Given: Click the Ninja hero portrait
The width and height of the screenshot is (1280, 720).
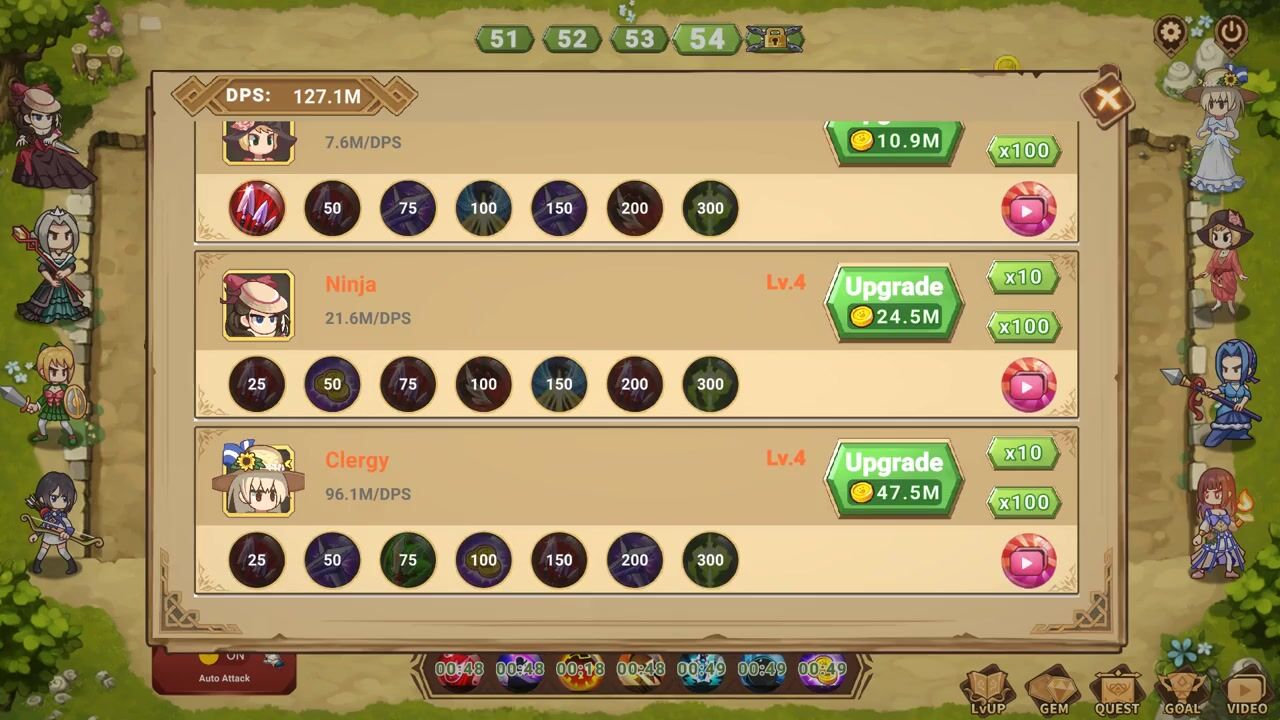Looking at the screenshot, I should coord(258,305).
